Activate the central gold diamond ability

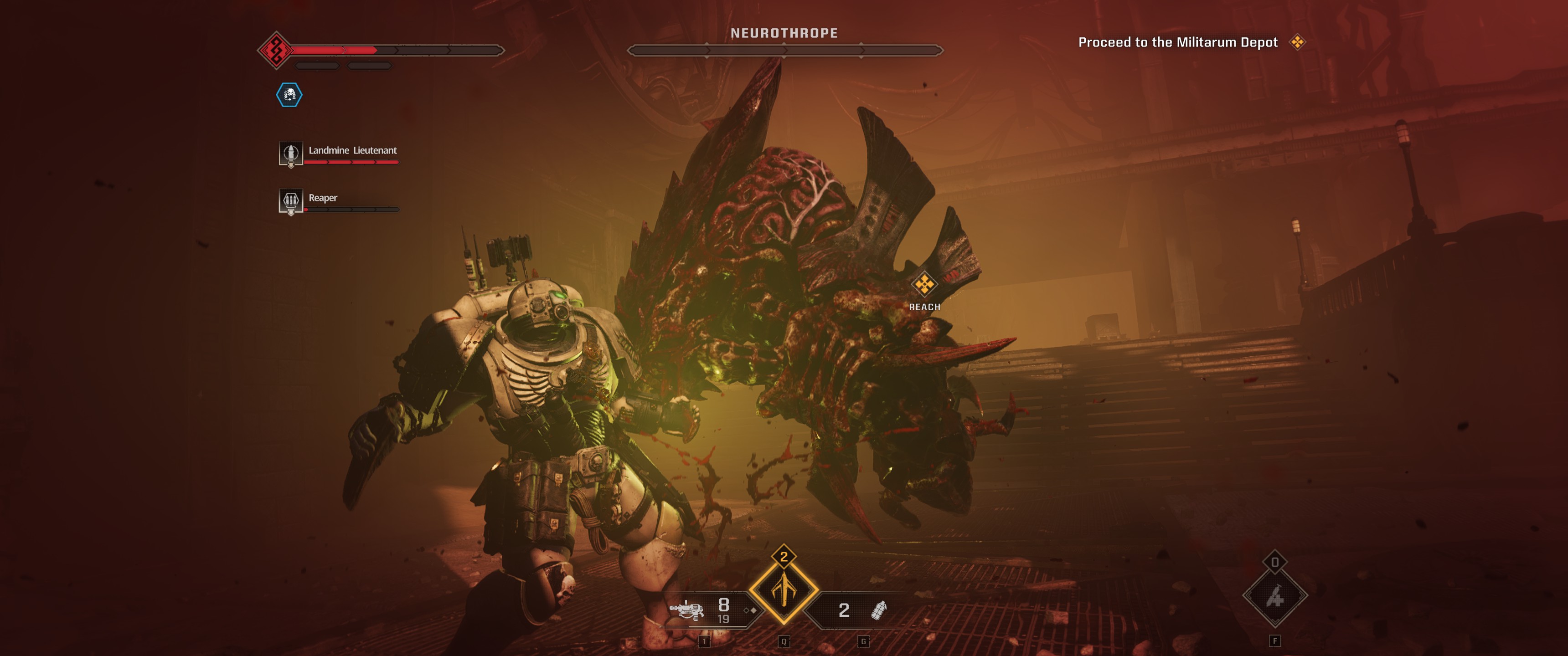click(784, 590)
